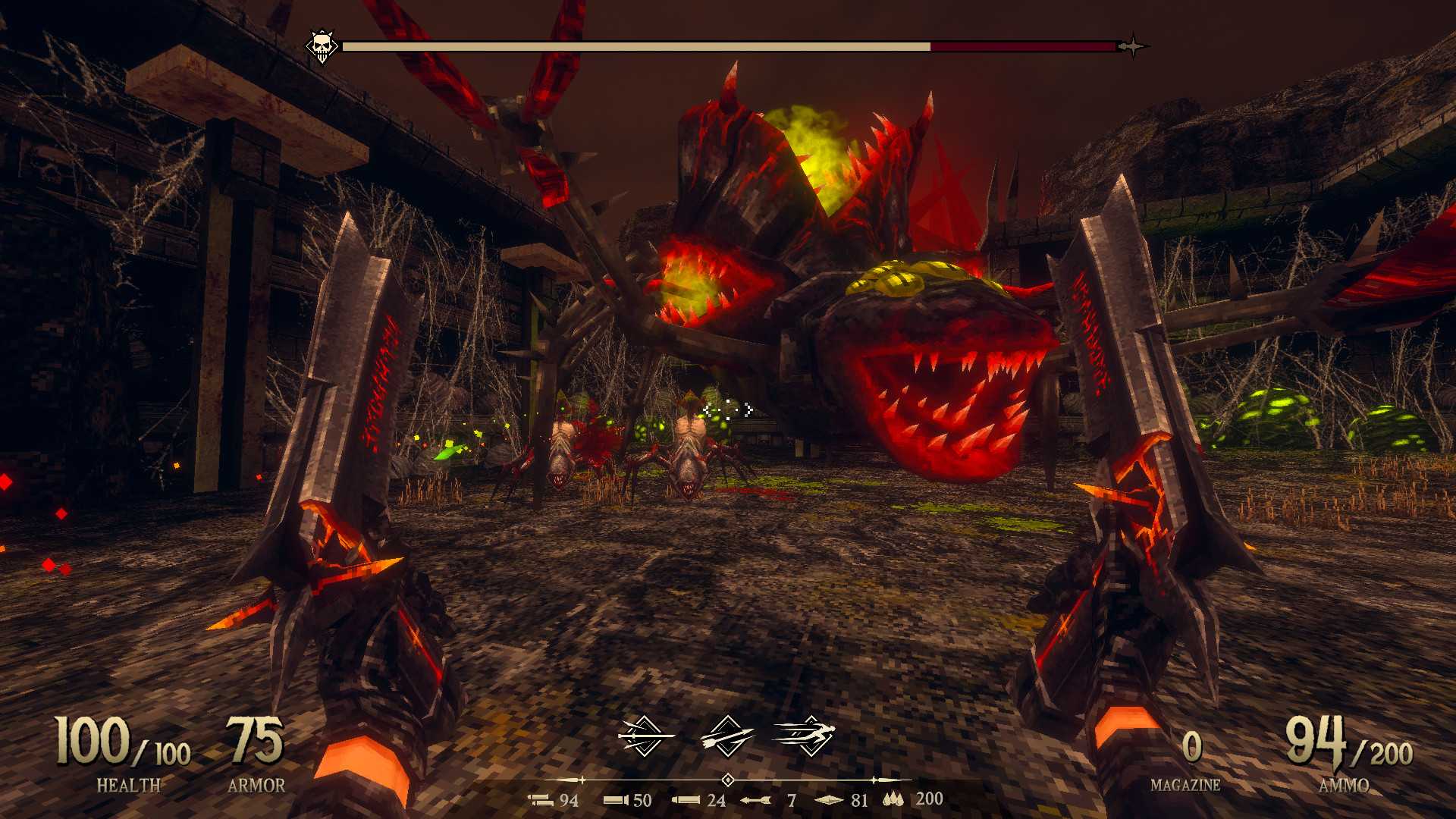Click the skull icon on the boss health bar
Image resolution: width=1456 pixels, height=819 pixels.
coord(322,45)
